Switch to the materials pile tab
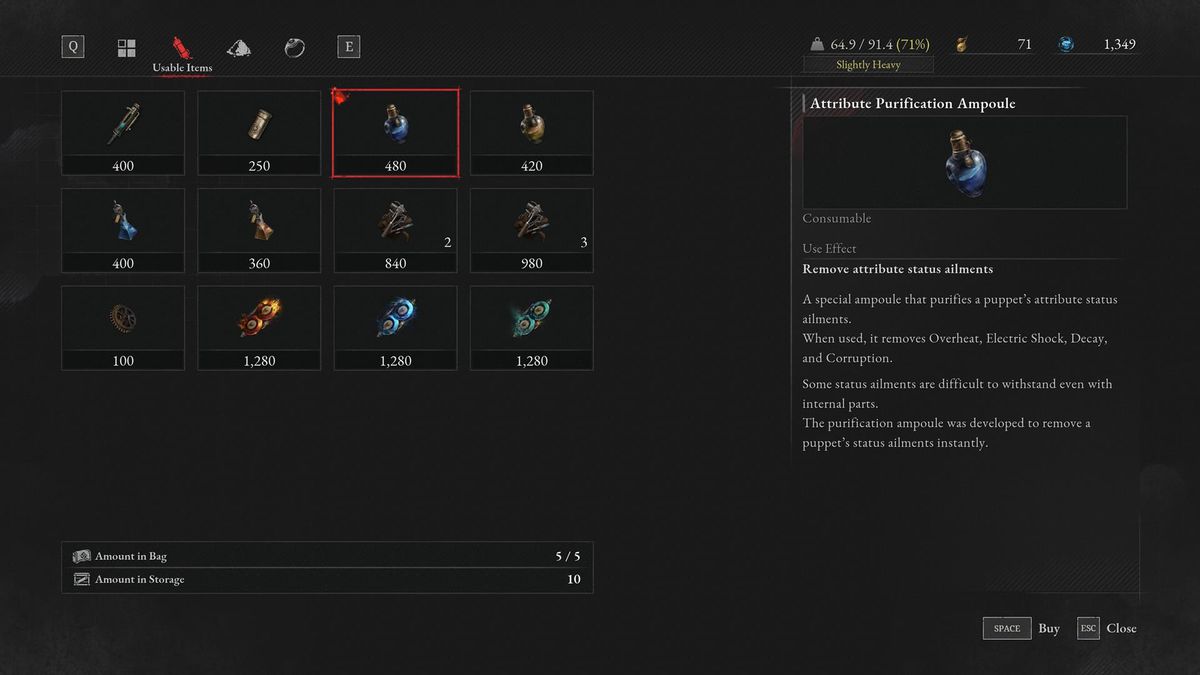This screenshot has width=1200, height=675. pos(239,47)
